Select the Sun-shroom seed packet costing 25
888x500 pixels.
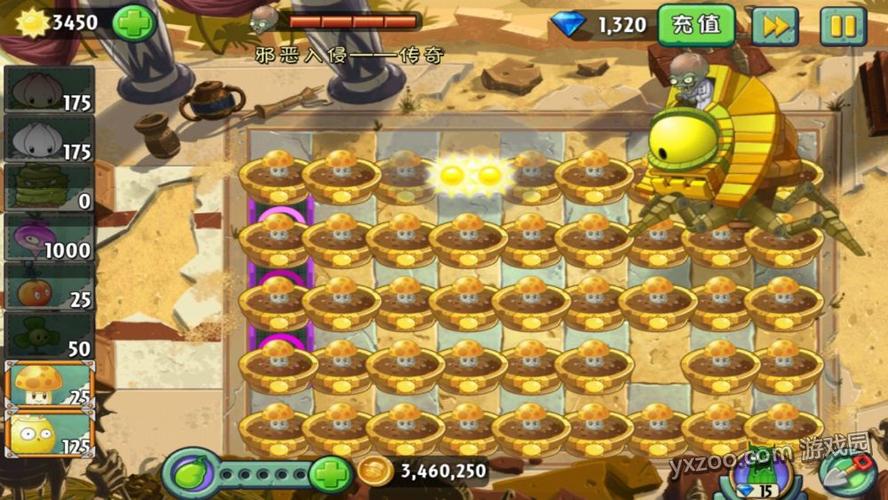coord(48,386)
